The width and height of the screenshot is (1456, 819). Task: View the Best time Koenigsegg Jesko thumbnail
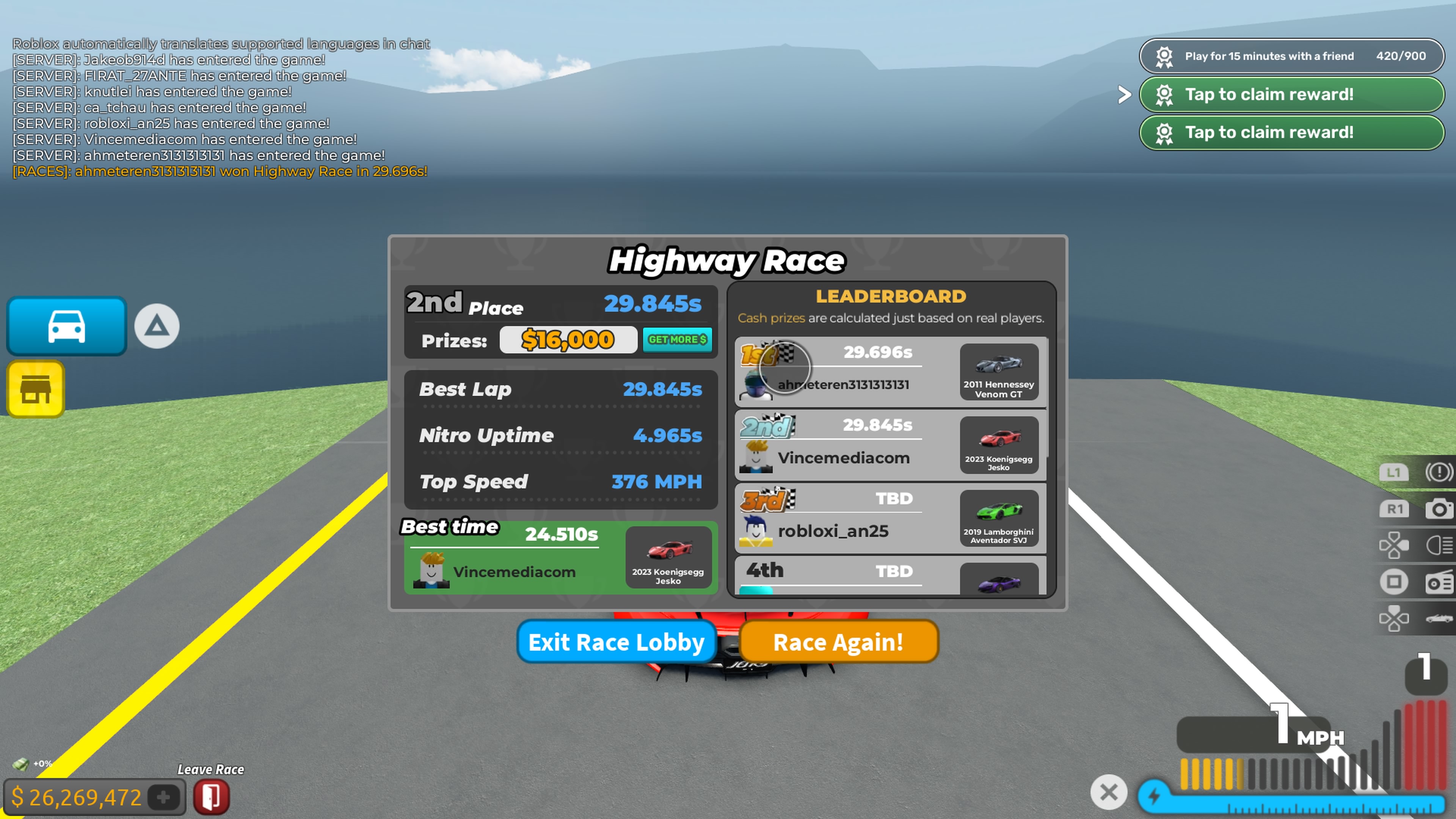click(x=667, y=557)
